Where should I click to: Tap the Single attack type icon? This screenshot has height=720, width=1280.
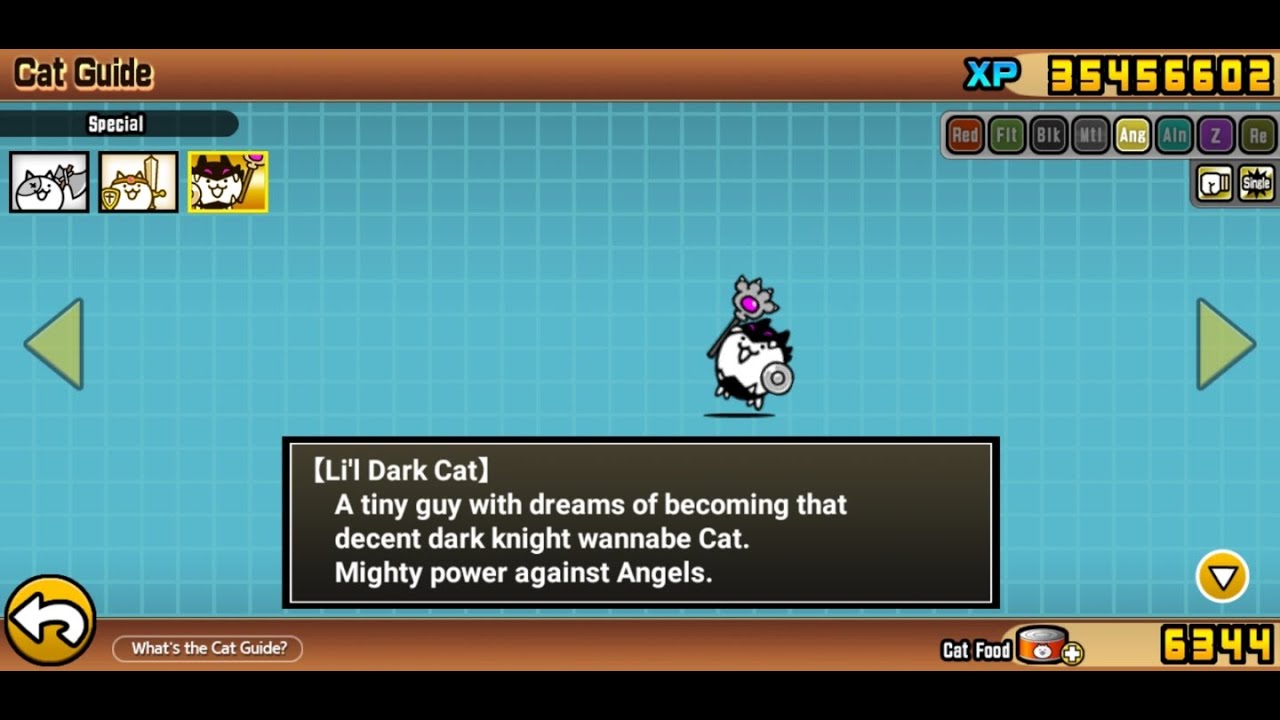1256,183
